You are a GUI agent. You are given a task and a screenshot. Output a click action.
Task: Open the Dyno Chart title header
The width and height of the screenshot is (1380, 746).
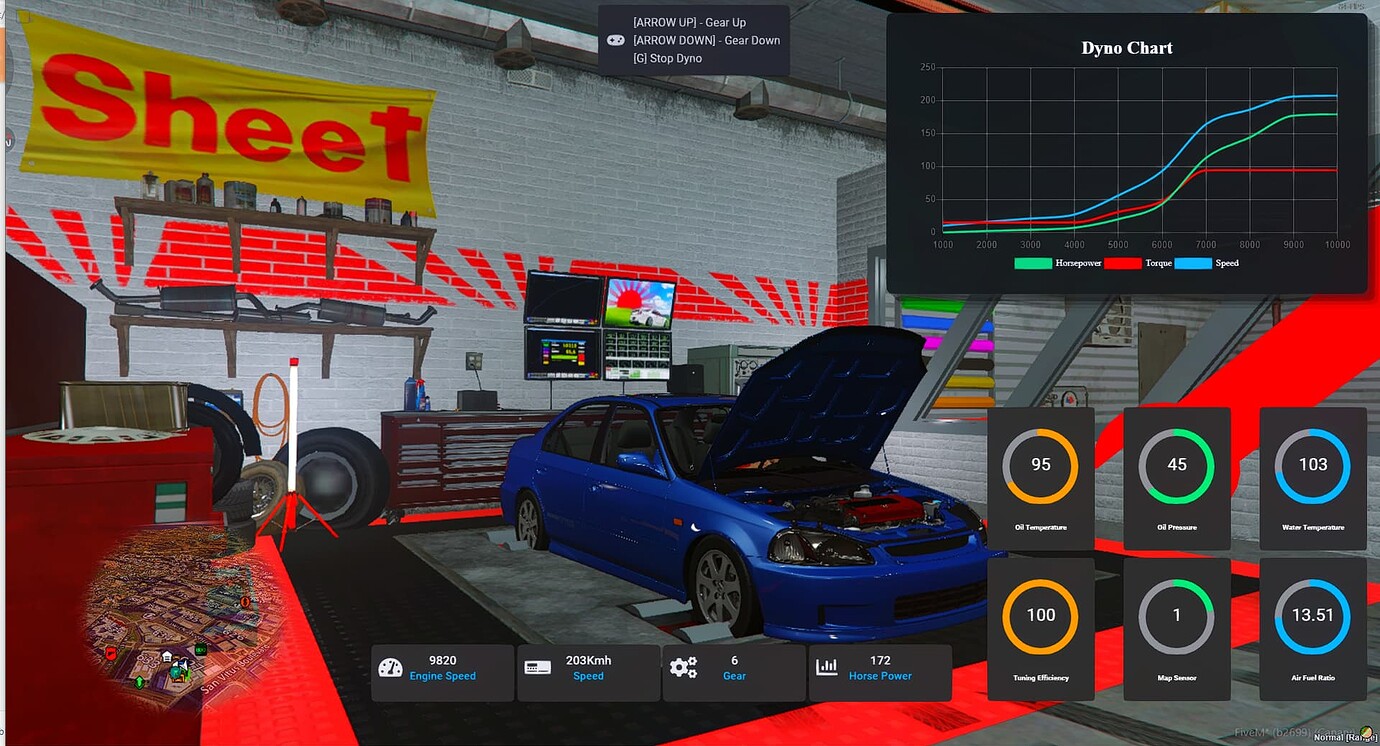coord(1125,47)
